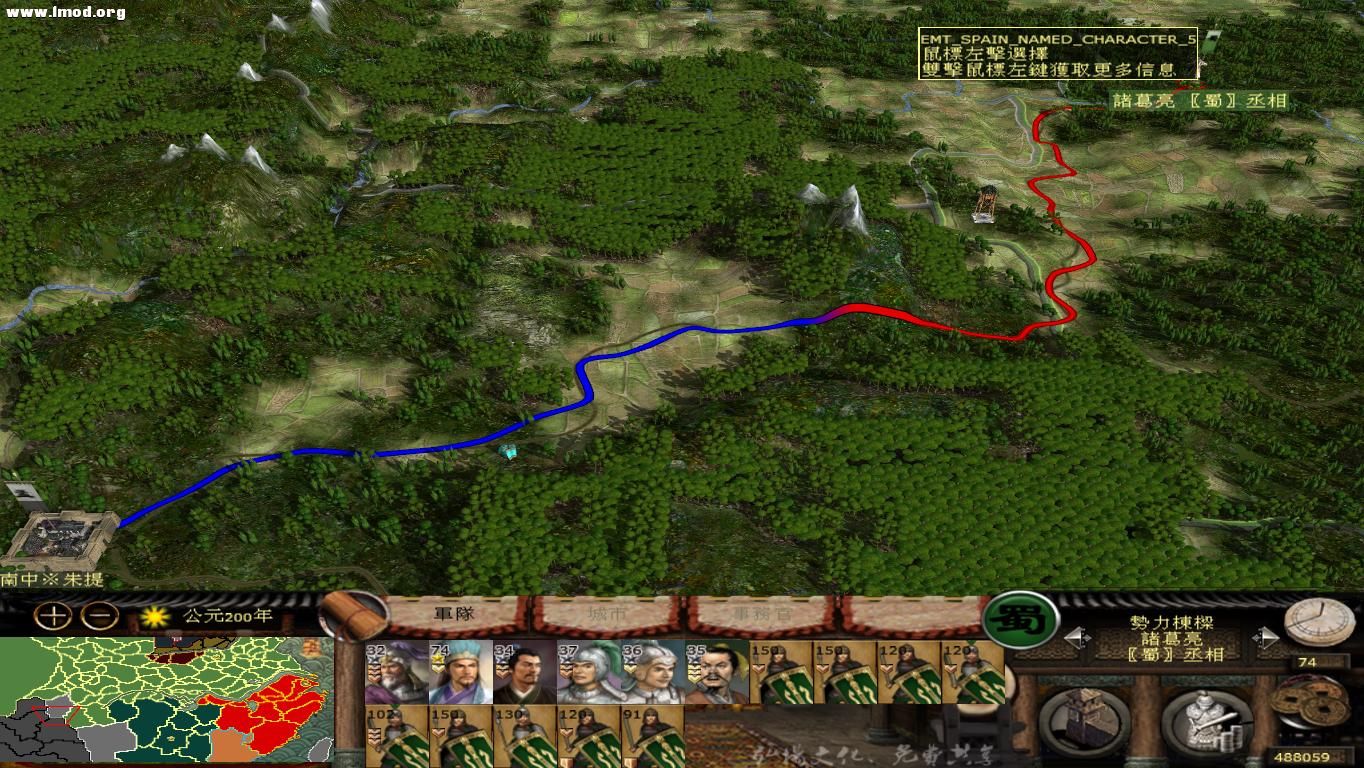Click the www.lmod.org watermark link
The image size is (1364, 768).
[x=55, y=12]
